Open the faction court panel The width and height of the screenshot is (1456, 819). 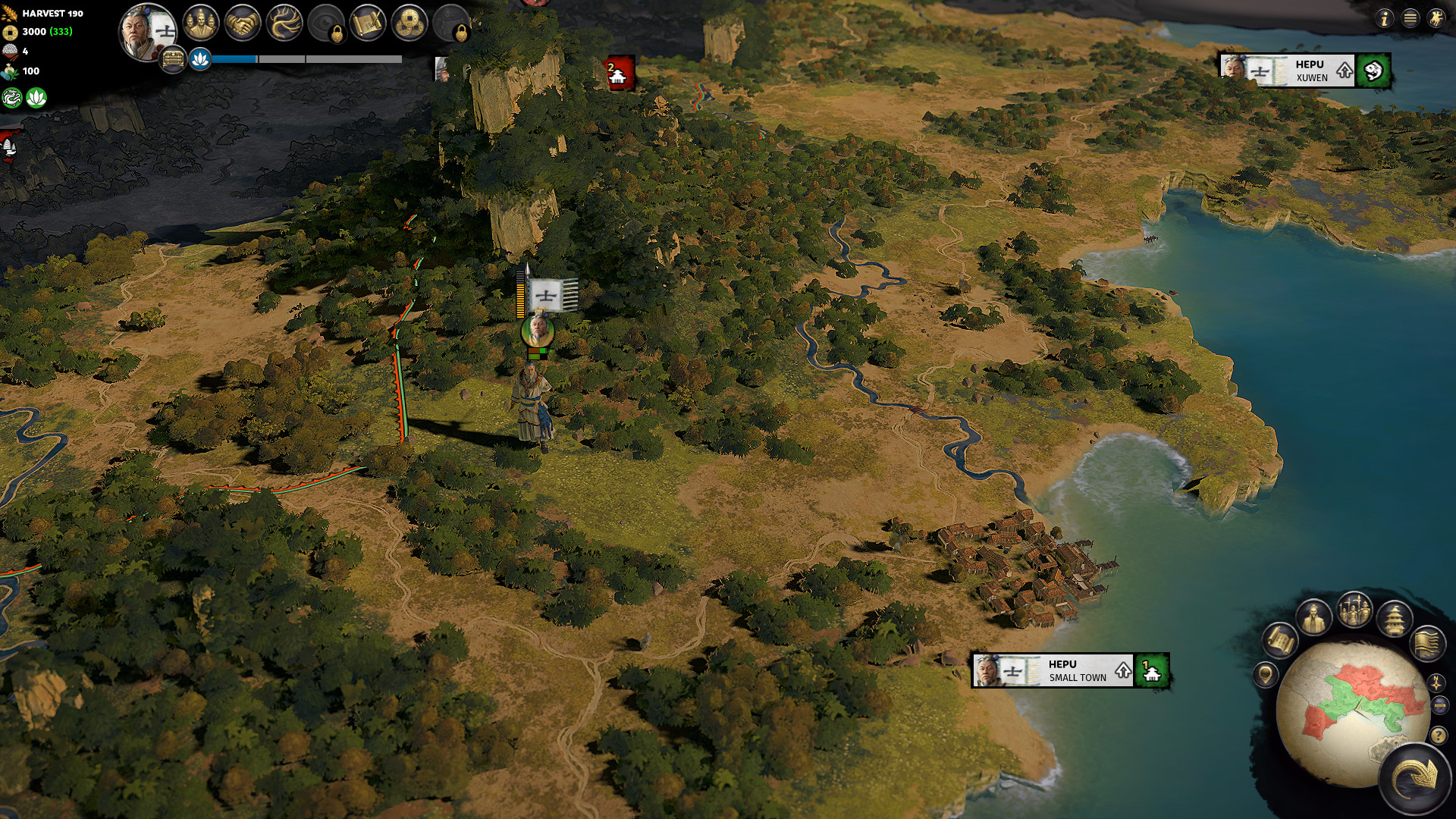click(x=201, y=23)
